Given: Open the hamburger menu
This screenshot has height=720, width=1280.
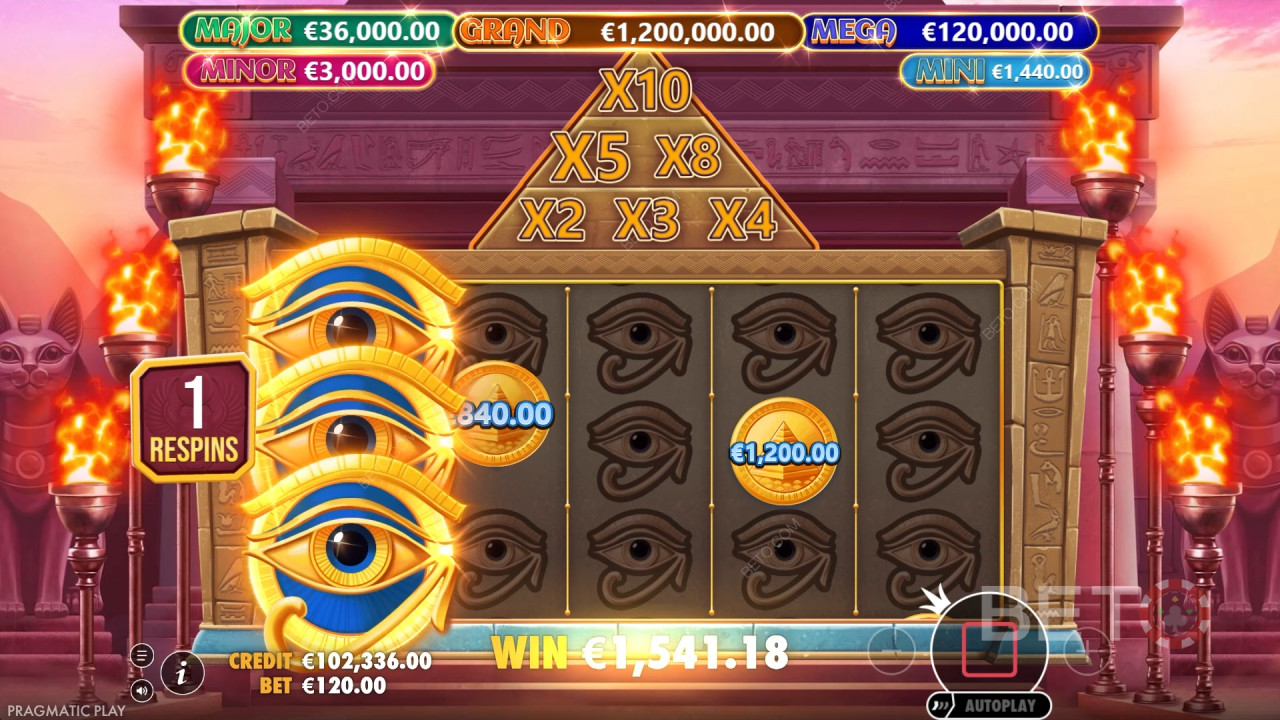Looking at the screenshot, I should pos(142,656).
